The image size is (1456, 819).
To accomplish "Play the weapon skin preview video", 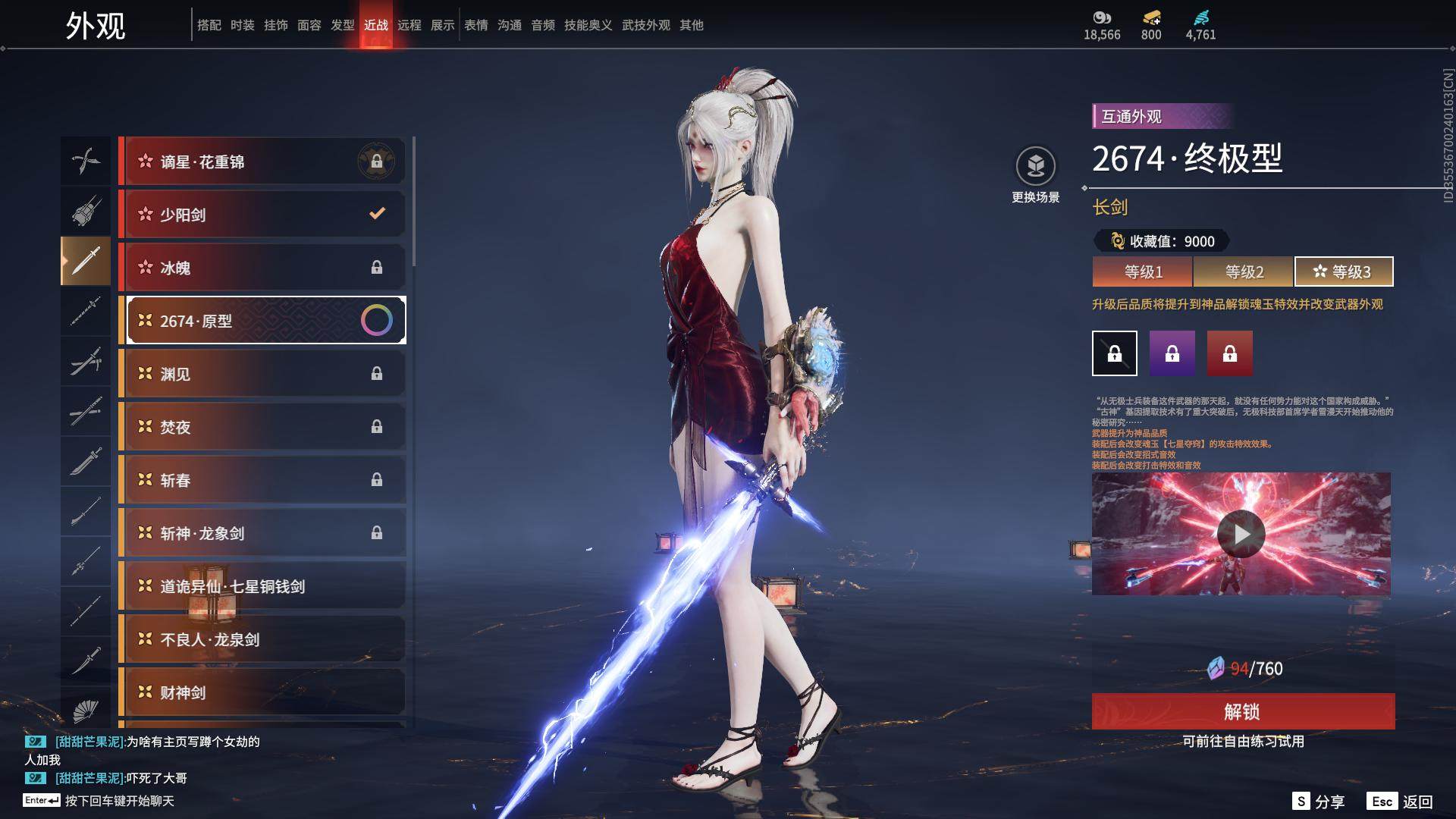I will (1241, 534).
